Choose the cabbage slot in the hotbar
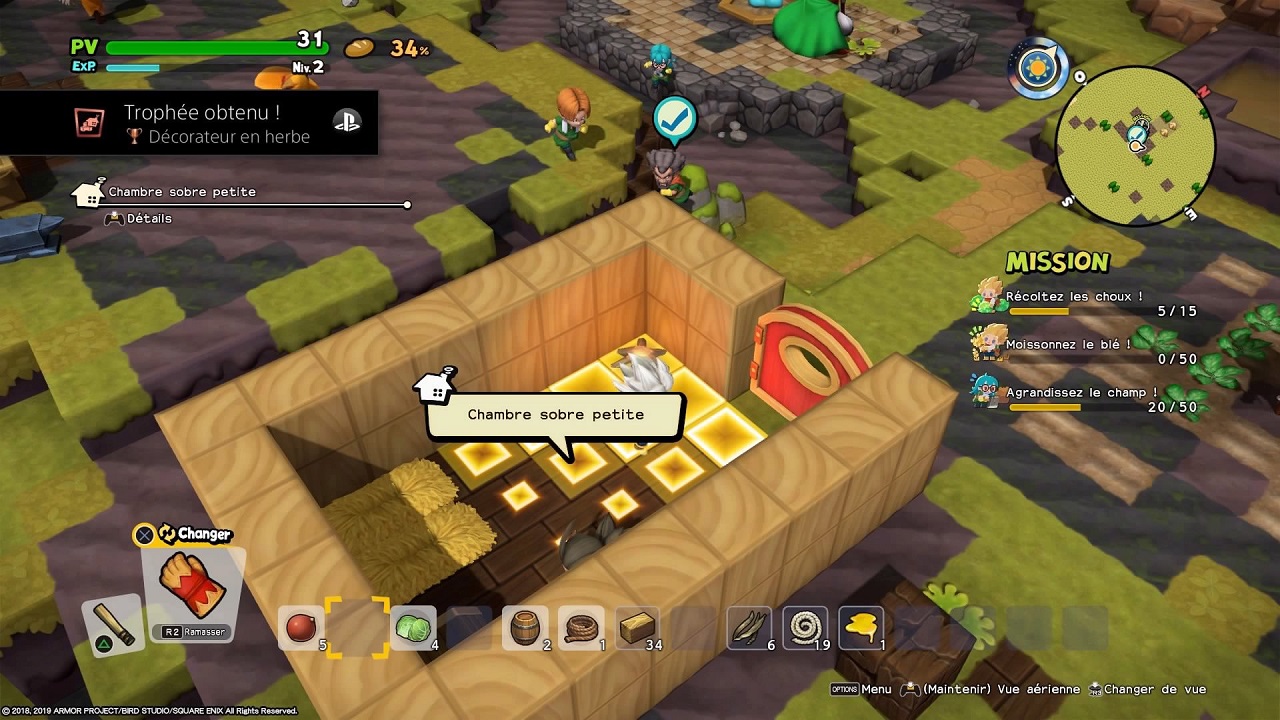Screen dimensions: 1280x720 point(413,628)
